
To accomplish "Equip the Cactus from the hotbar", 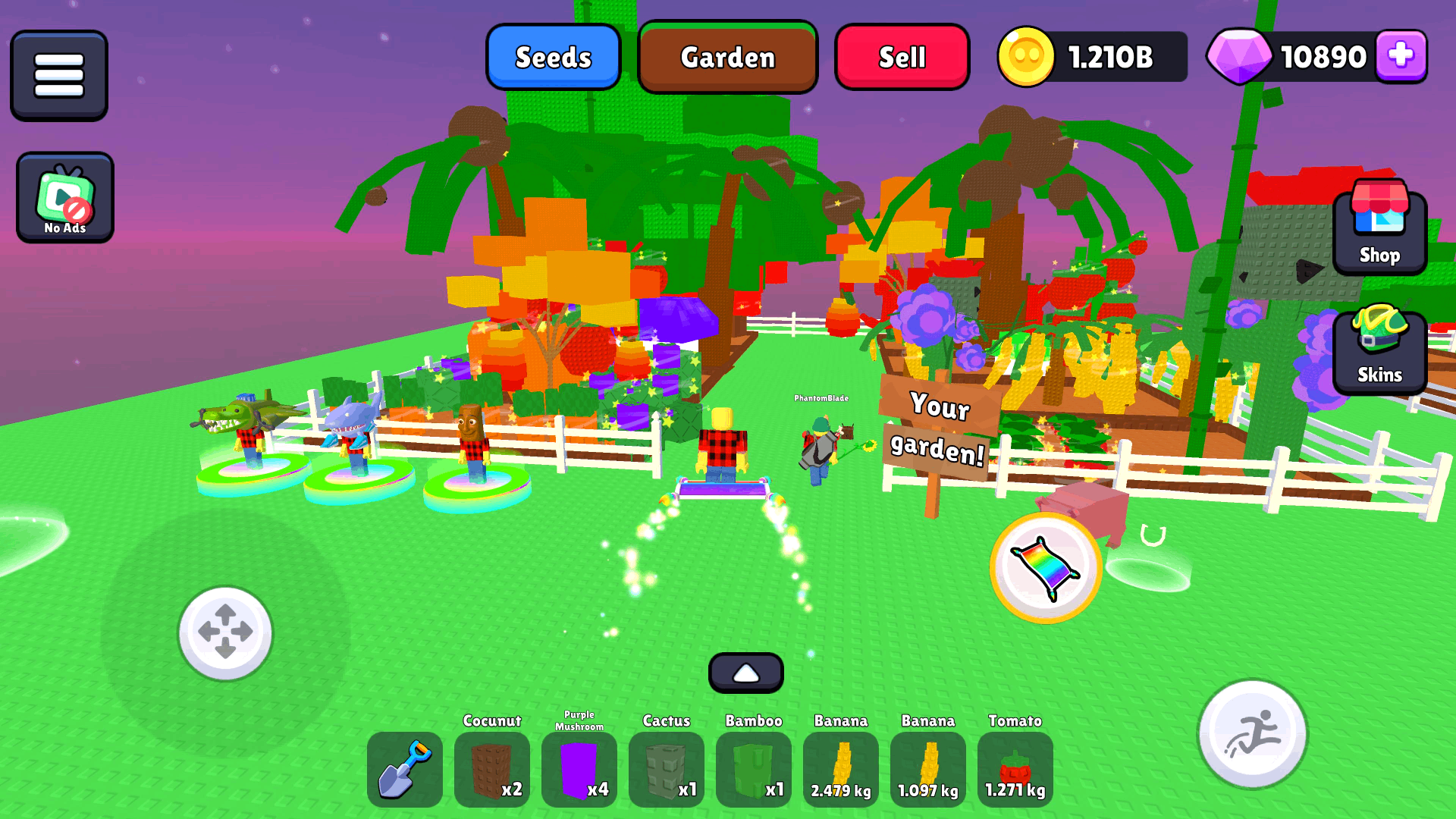I will click(x=667, y=768).
